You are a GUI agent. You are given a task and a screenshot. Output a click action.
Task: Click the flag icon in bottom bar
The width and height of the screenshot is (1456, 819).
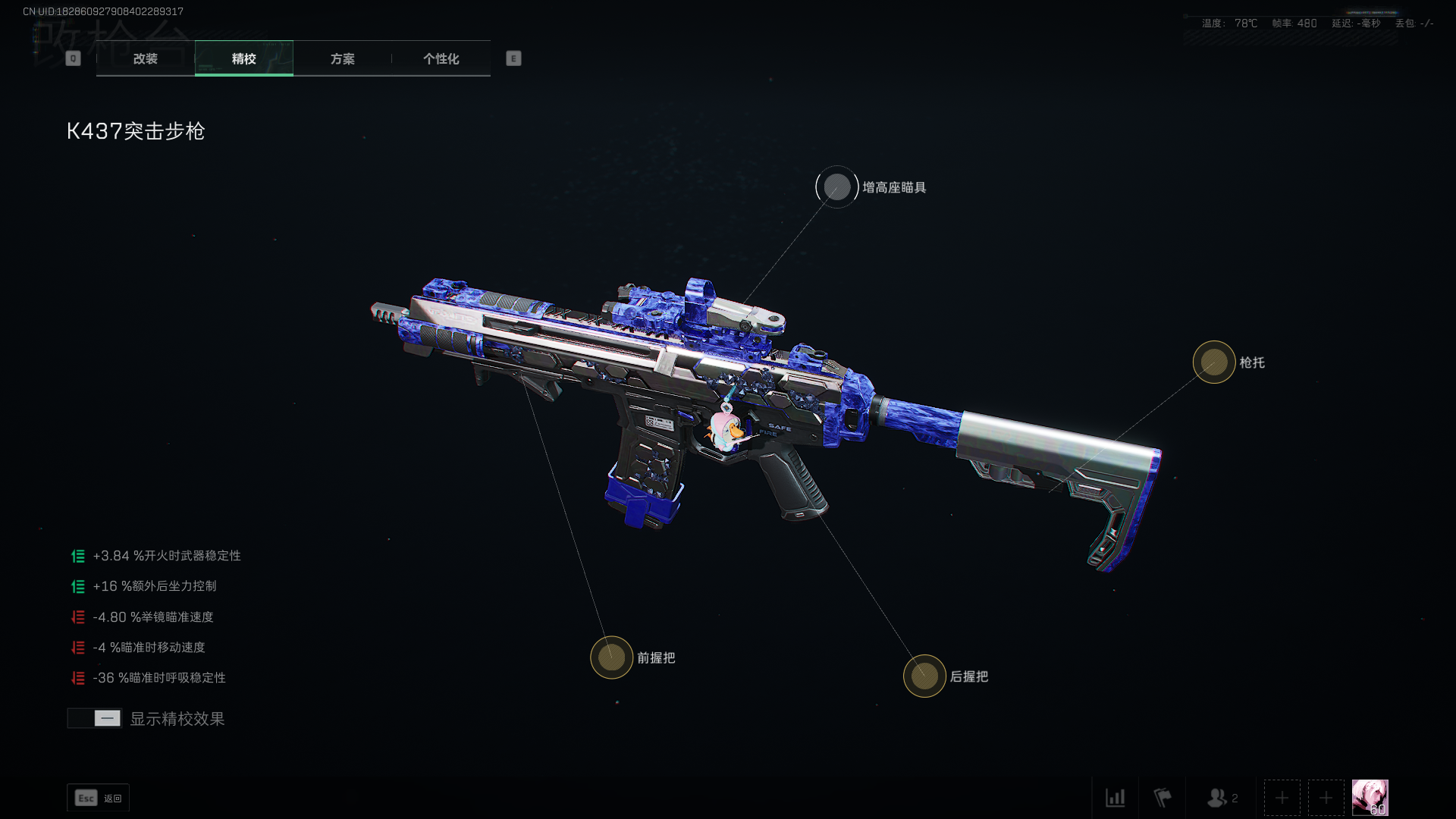(x=1162, y=798)
